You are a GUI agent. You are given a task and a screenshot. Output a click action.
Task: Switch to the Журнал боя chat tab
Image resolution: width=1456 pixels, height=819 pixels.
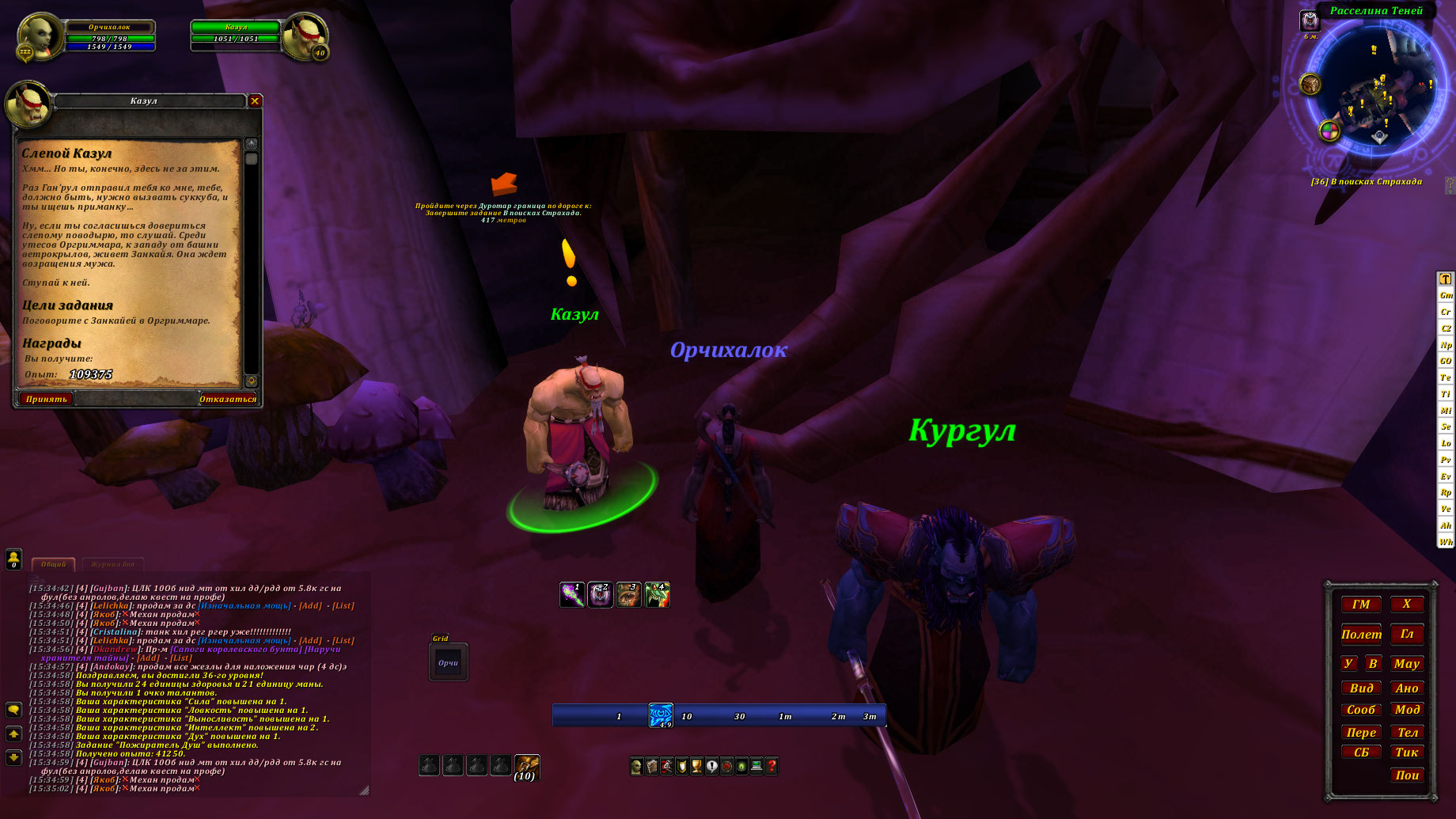click(x=112, y=564)
